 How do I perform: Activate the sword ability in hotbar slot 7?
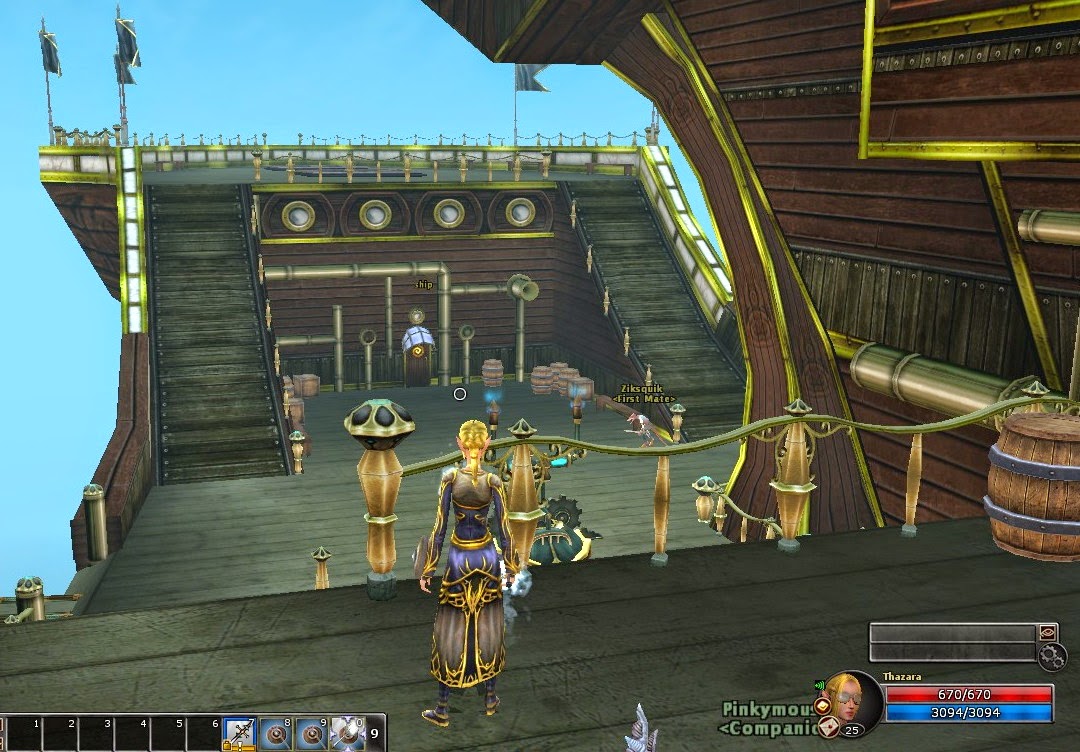point(240,732)
